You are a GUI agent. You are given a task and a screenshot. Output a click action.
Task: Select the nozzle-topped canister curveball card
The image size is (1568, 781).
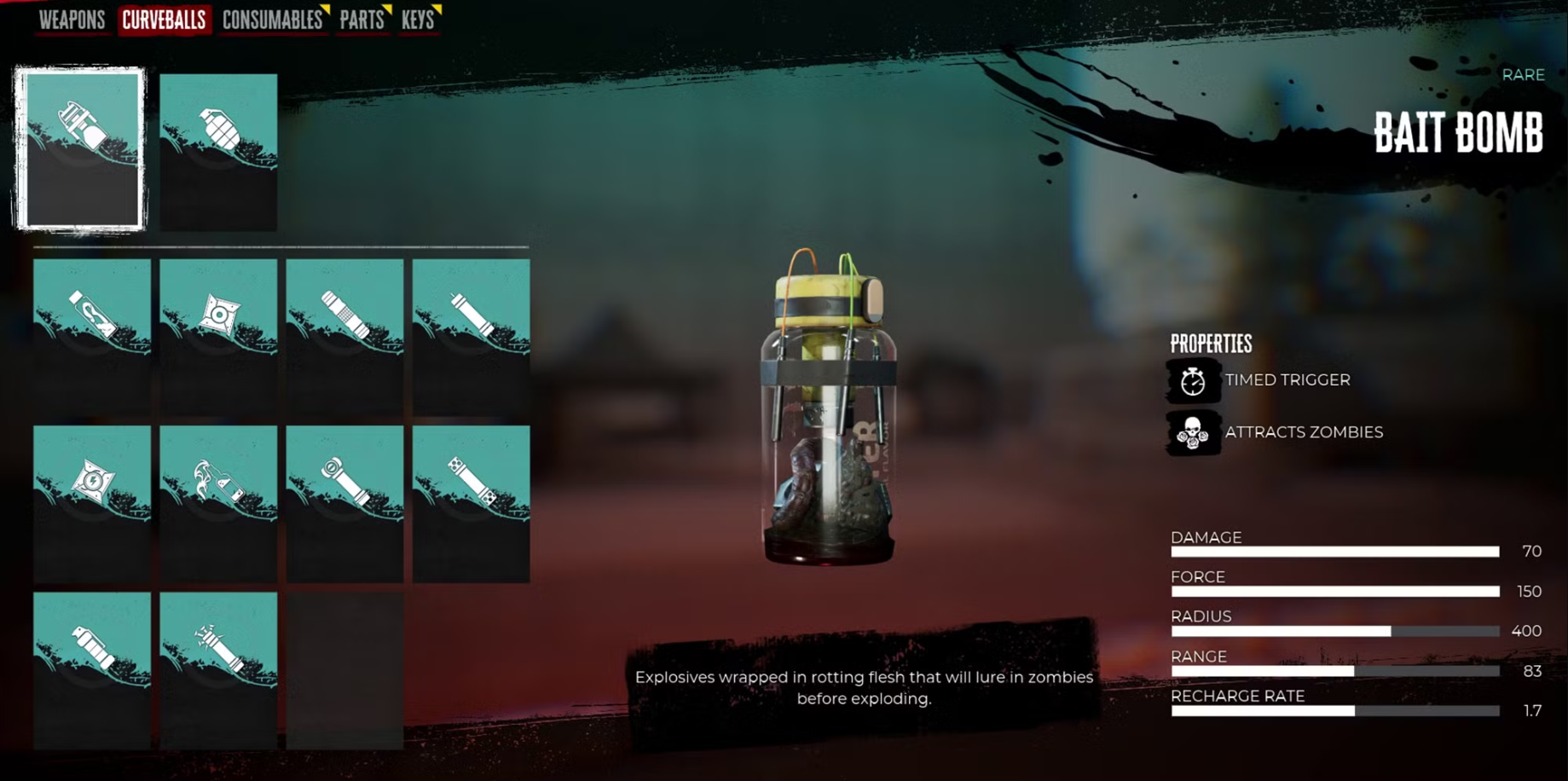[92, 669]
